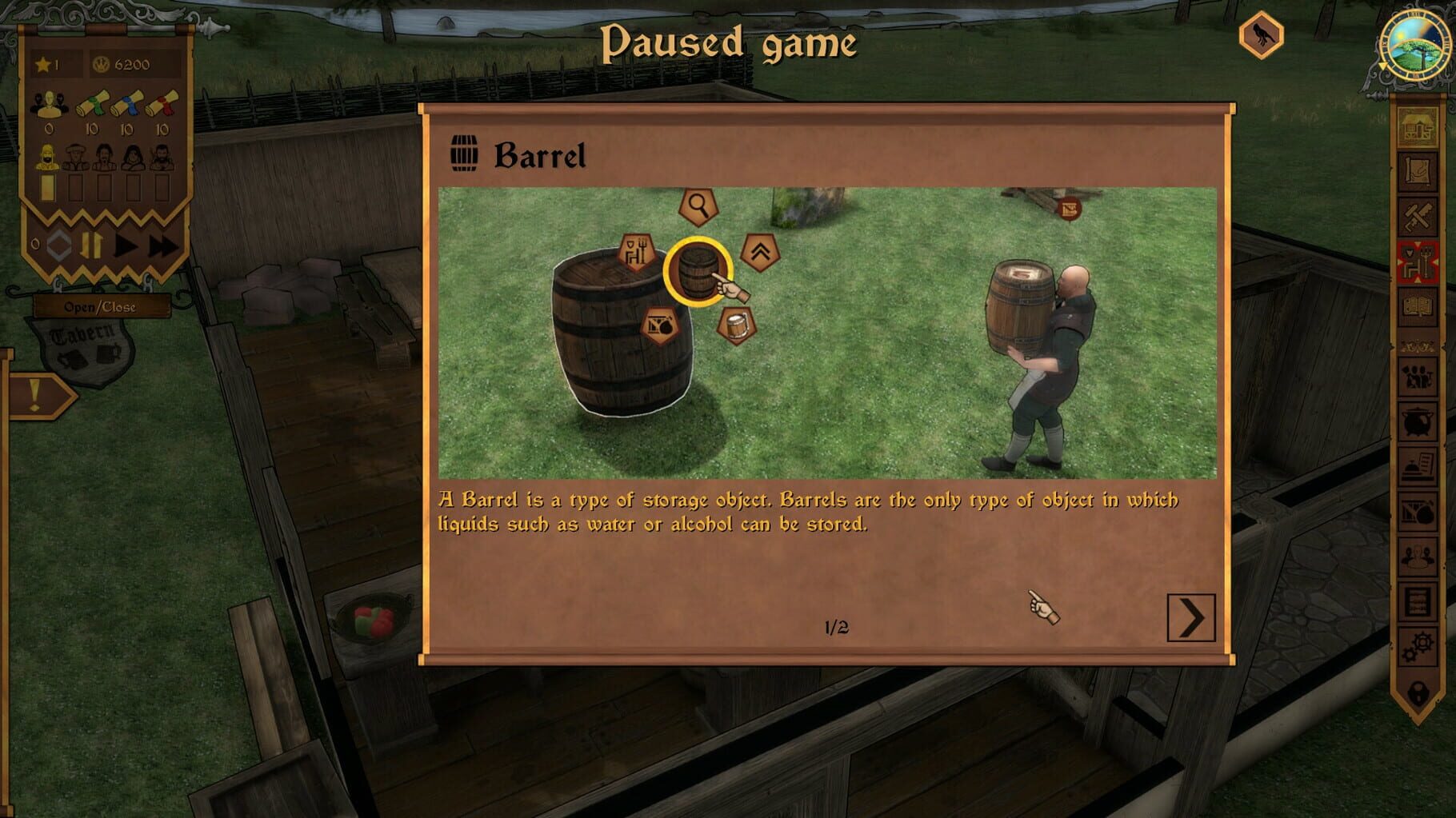The width and height of the screenshot is (1456, 818).
Task: Toggle the tavern Open/Close banner
Action: coord(100,306)
